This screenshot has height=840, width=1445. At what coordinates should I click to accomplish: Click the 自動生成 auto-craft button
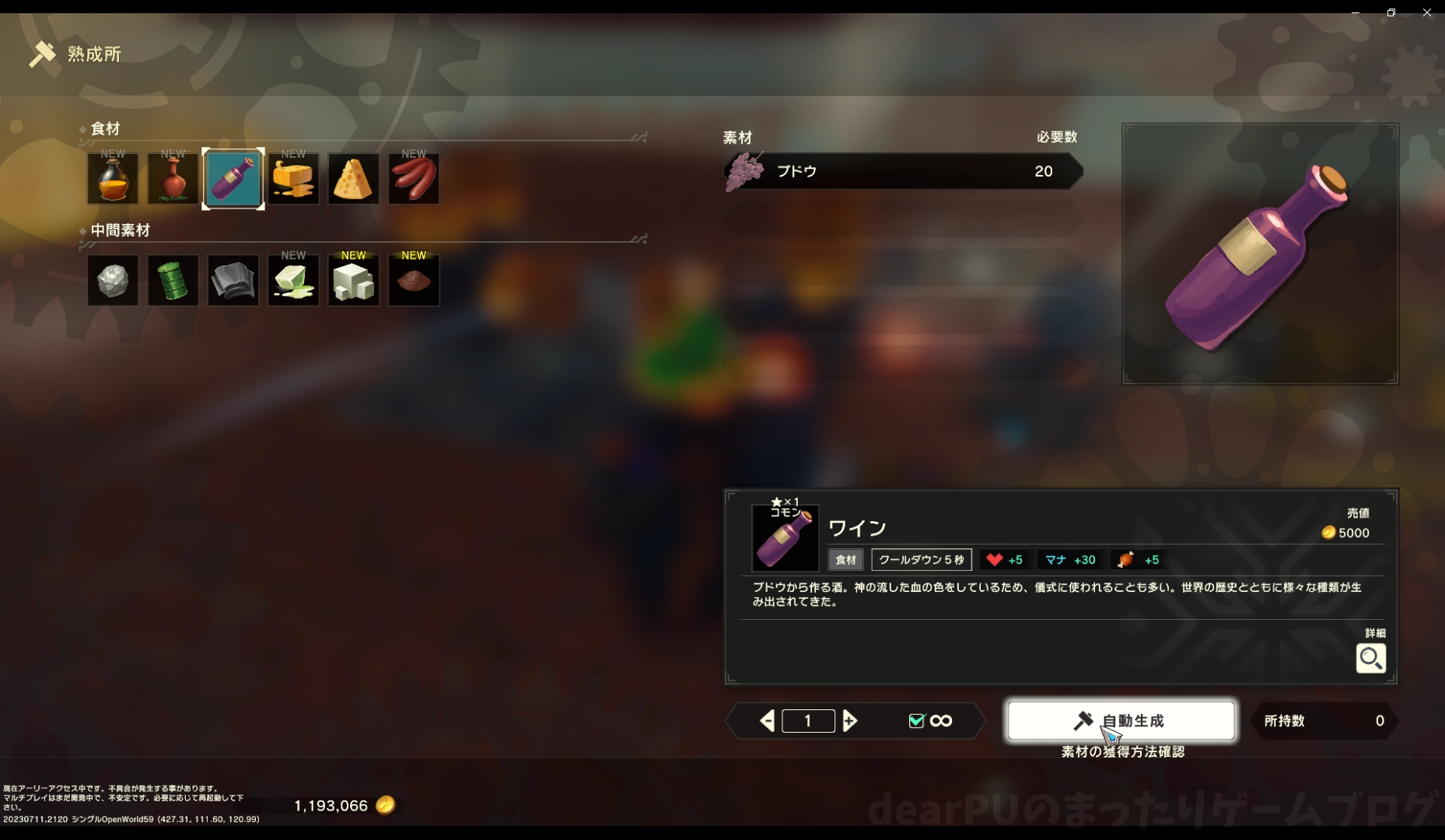(x=1121, y=721)
